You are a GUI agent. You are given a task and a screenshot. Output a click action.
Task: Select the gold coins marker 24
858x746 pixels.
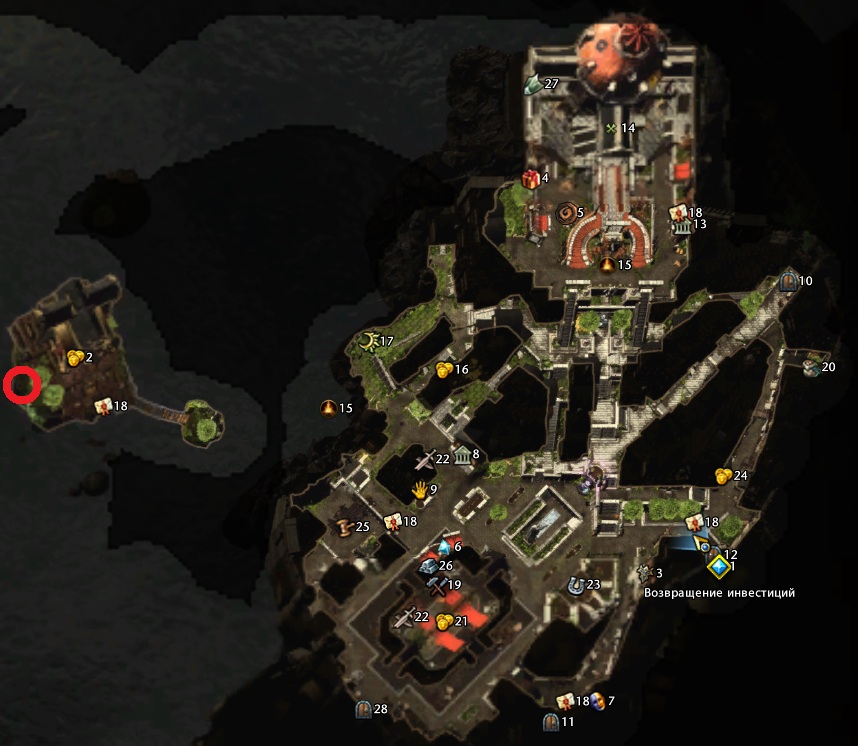click(x=722, y=475)
